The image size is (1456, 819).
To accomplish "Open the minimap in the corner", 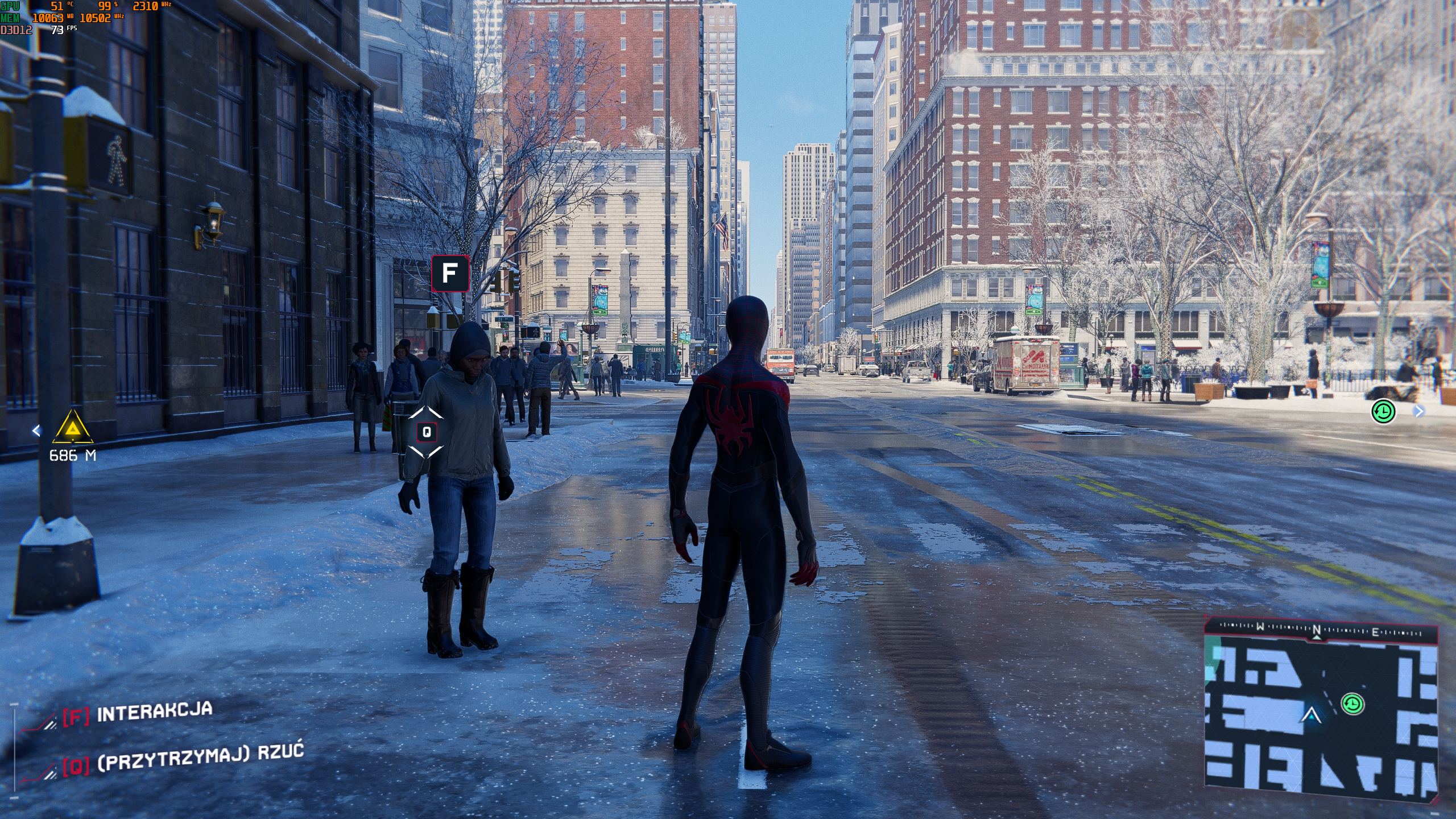I will 1321,718.
